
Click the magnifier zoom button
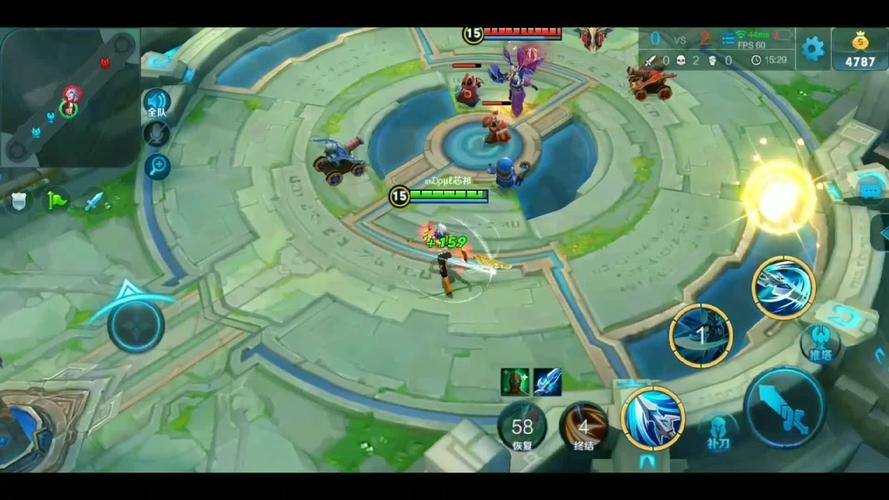tap(157, 166)
